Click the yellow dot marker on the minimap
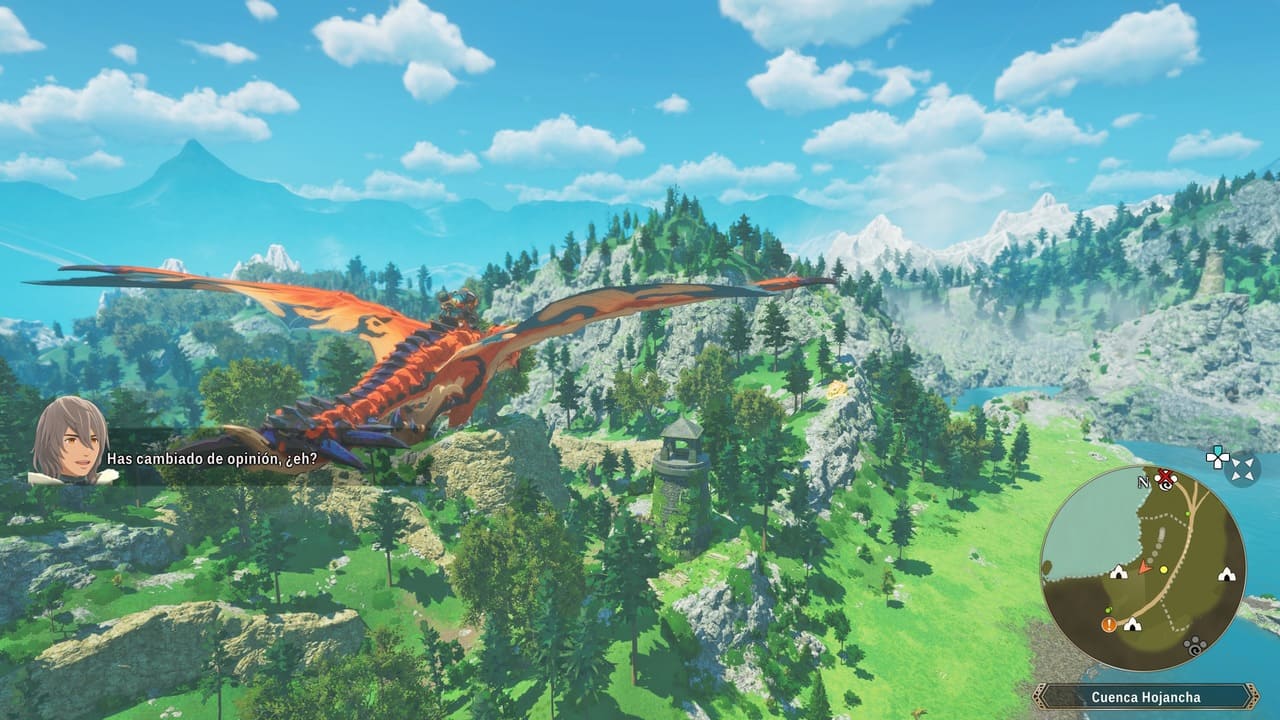Screen dimensions: 1280x720 click(1164, 569)
